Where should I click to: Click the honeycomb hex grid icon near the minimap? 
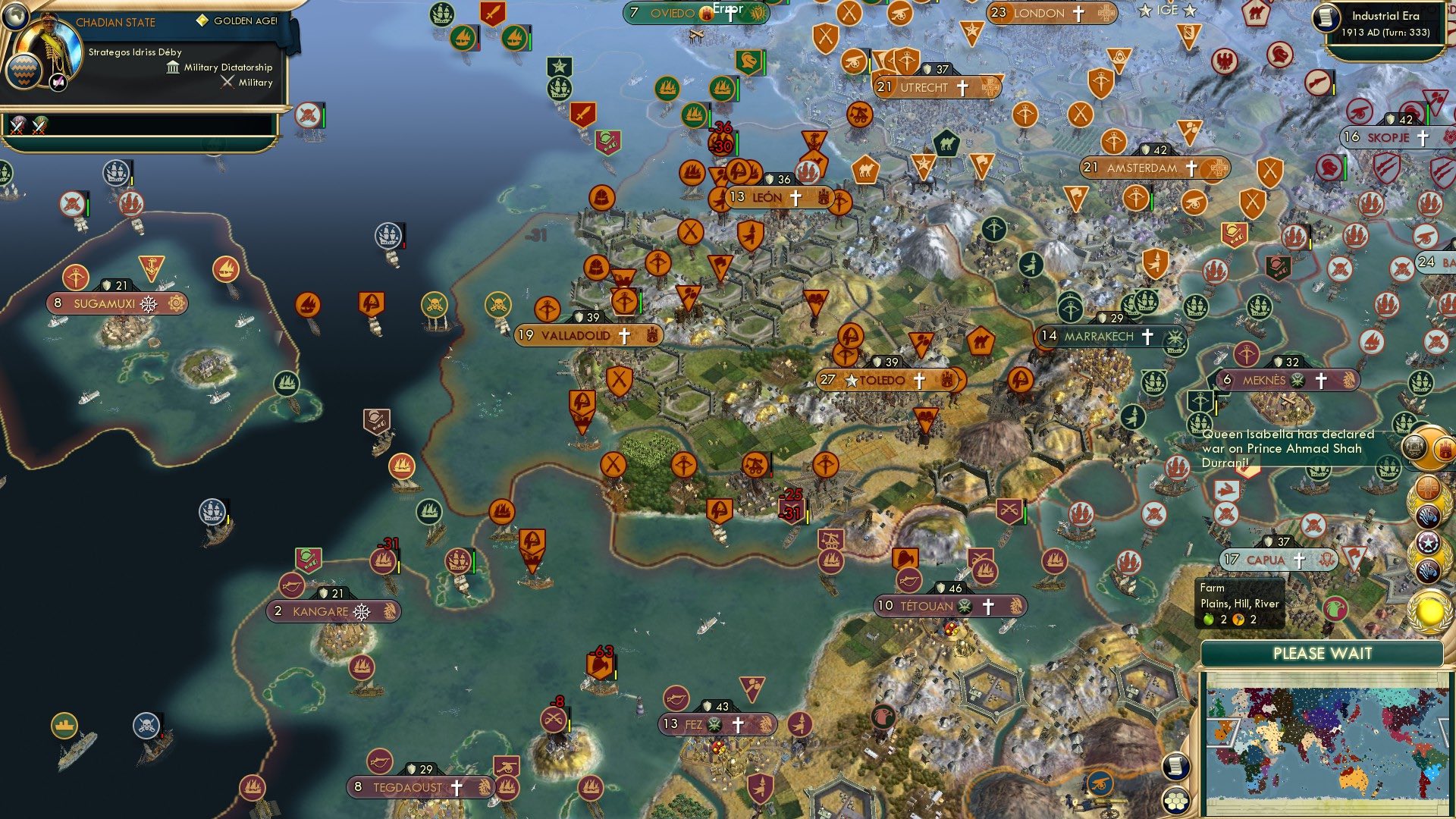click(x=1177, y=799)
